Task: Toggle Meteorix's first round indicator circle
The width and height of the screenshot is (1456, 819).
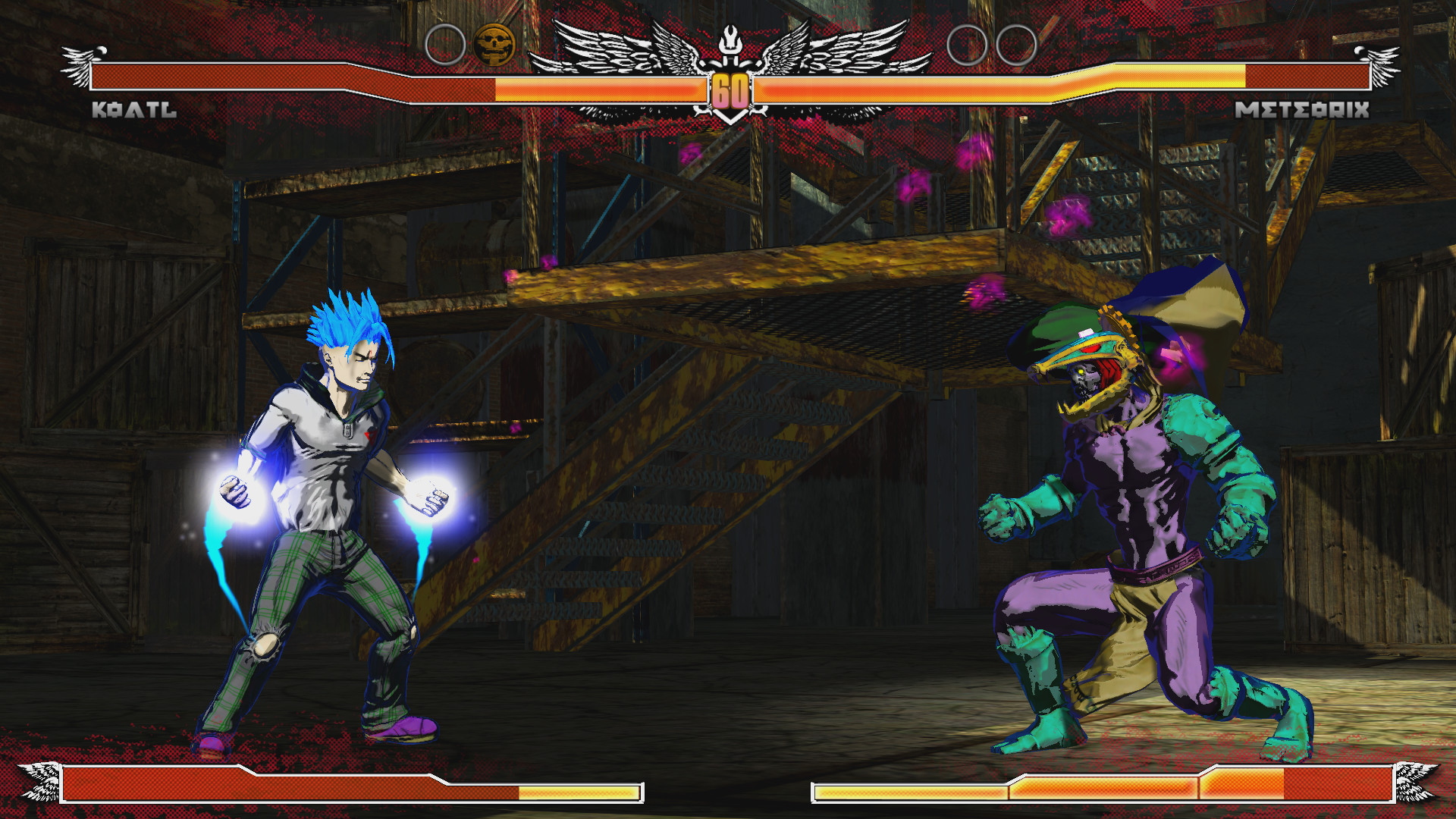Action: (965, 45)
